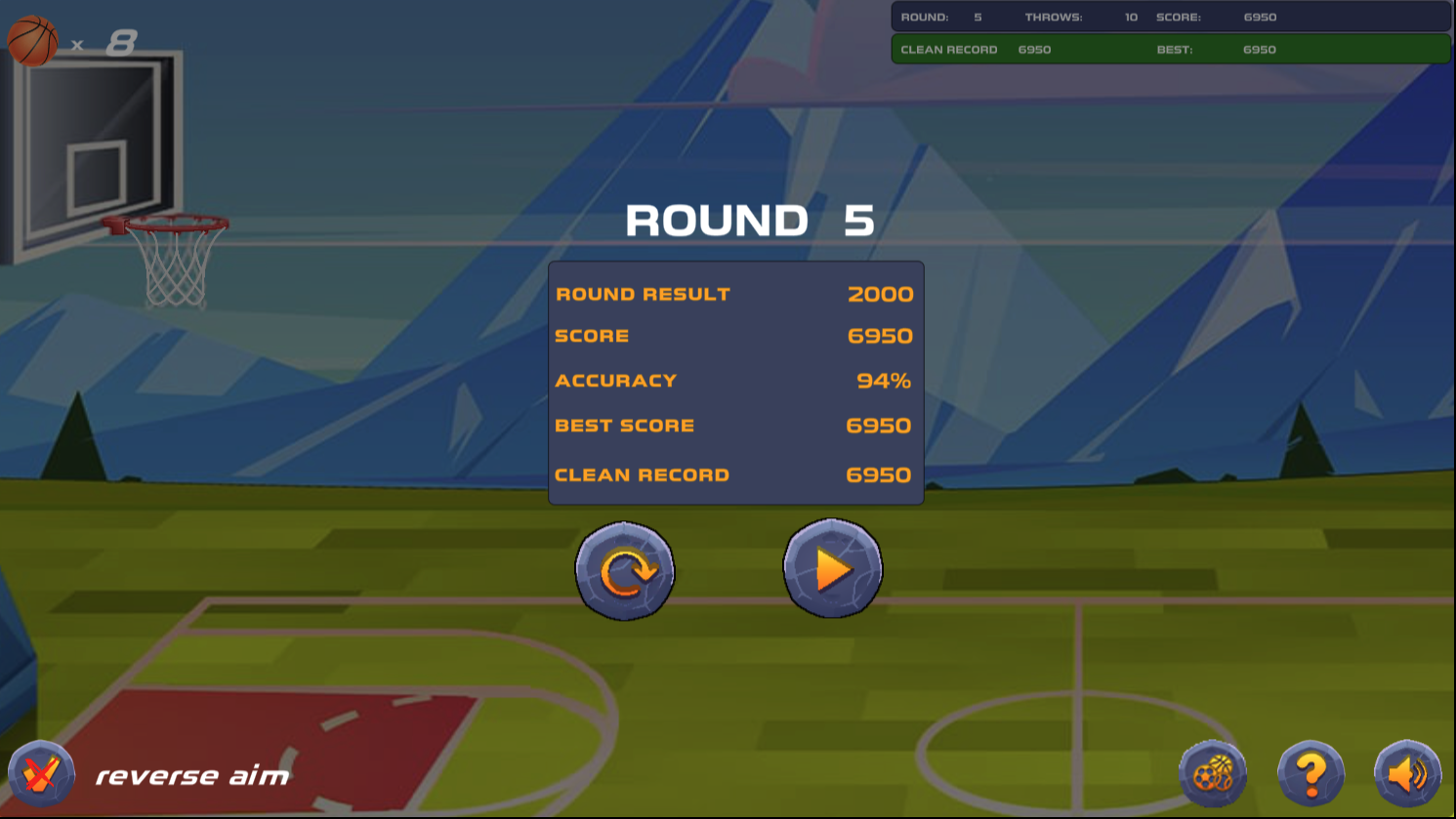Image resolution: width=1456 pixels, height=819 pixels.
Task: Click the ROUND 5 title text
Action: [x=750, y=221]
